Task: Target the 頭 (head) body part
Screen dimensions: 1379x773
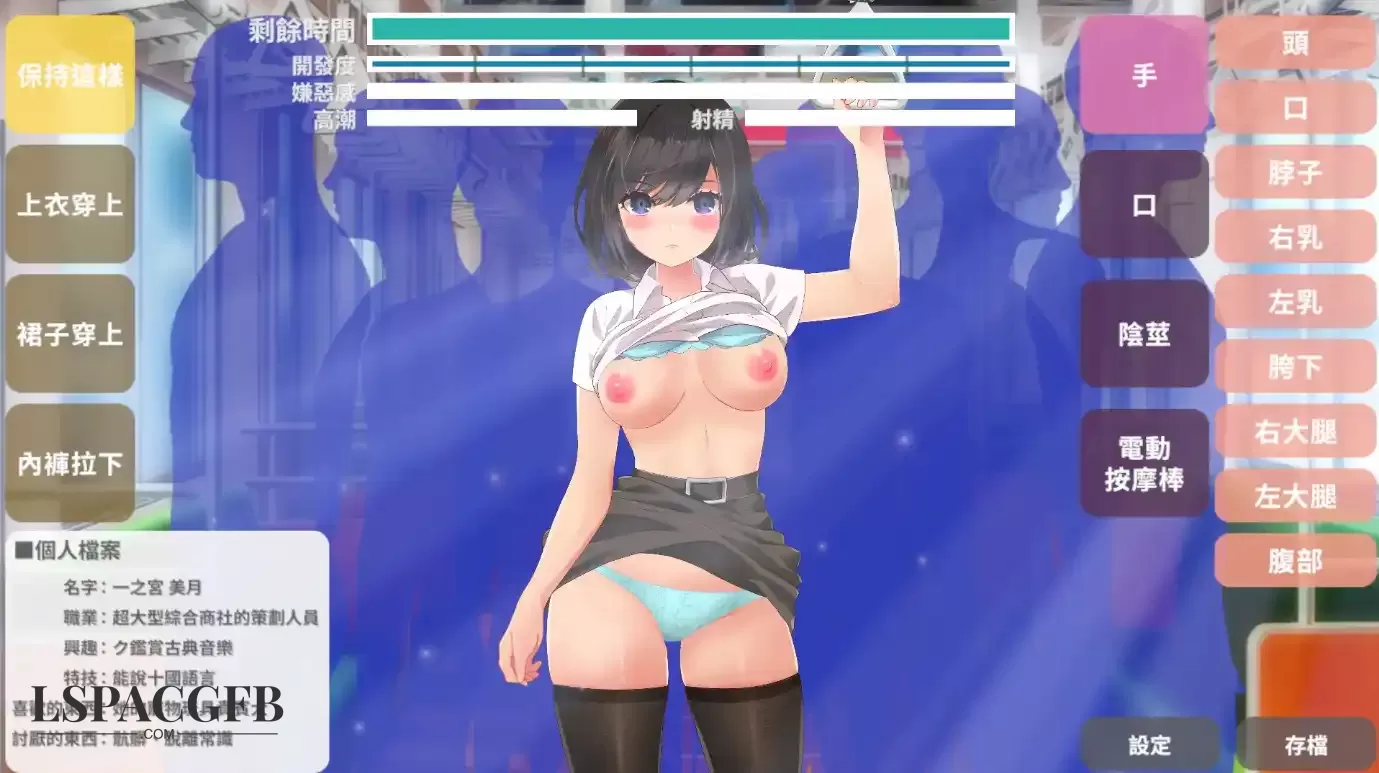Action: 1295,43
